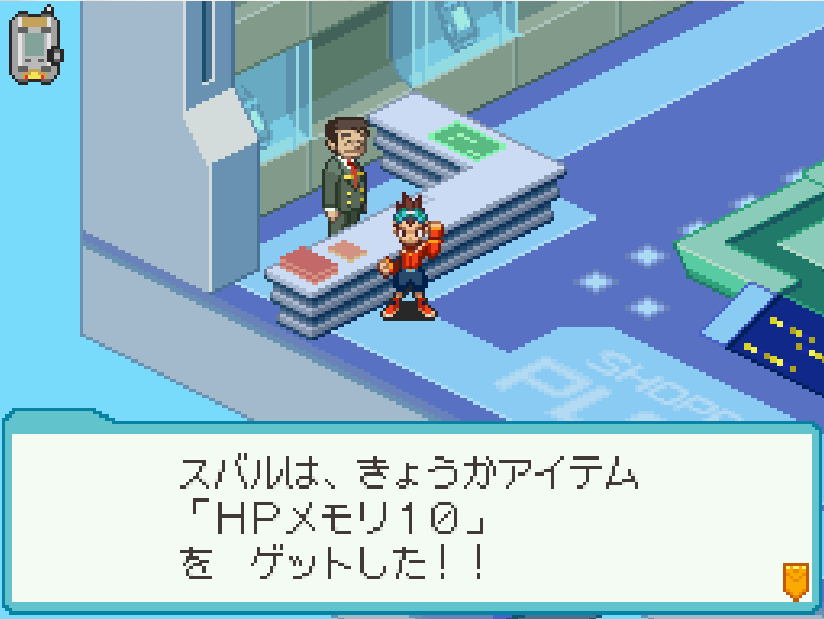
Task: Open the Transer device icon
Action: tap(35, 46)
